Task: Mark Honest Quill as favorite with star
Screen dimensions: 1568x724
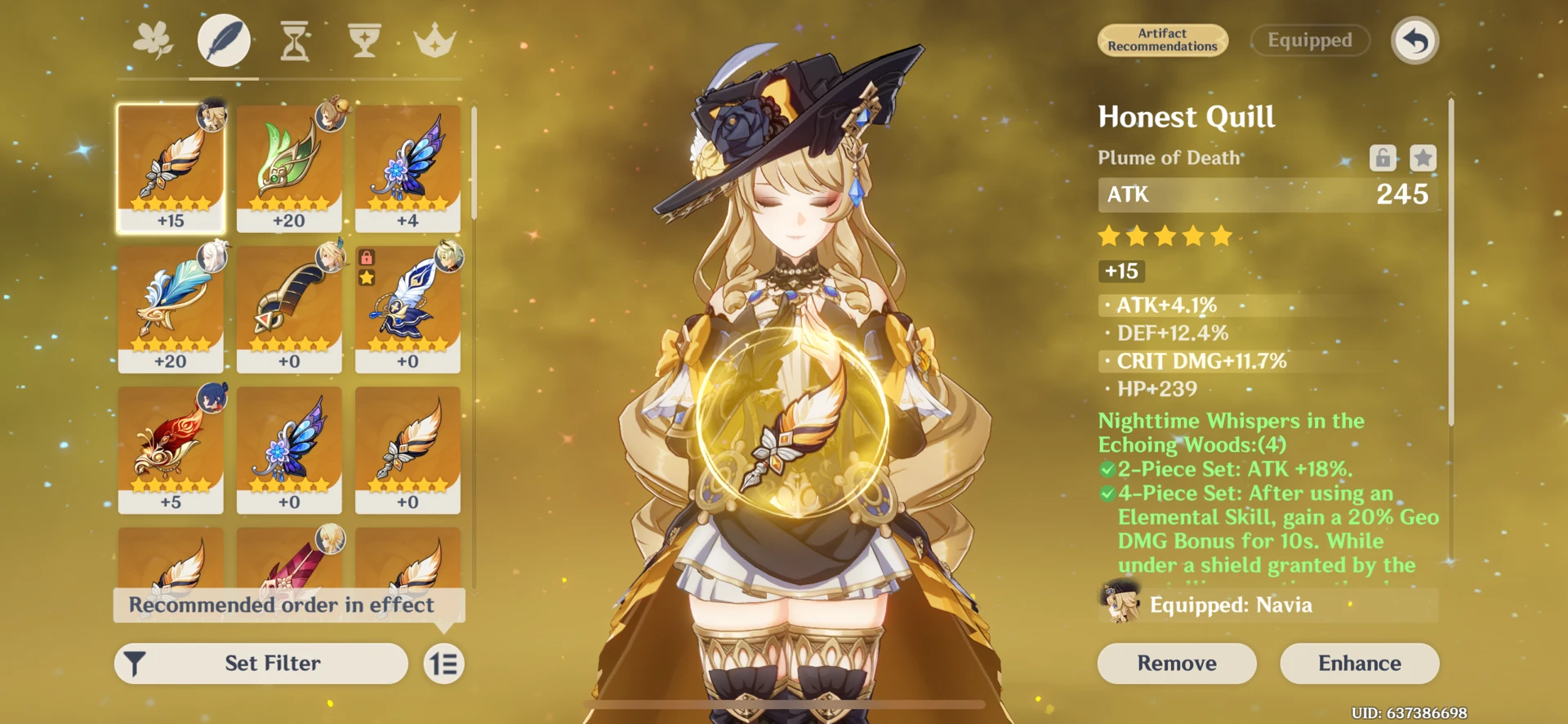Action: point(1422,157)
